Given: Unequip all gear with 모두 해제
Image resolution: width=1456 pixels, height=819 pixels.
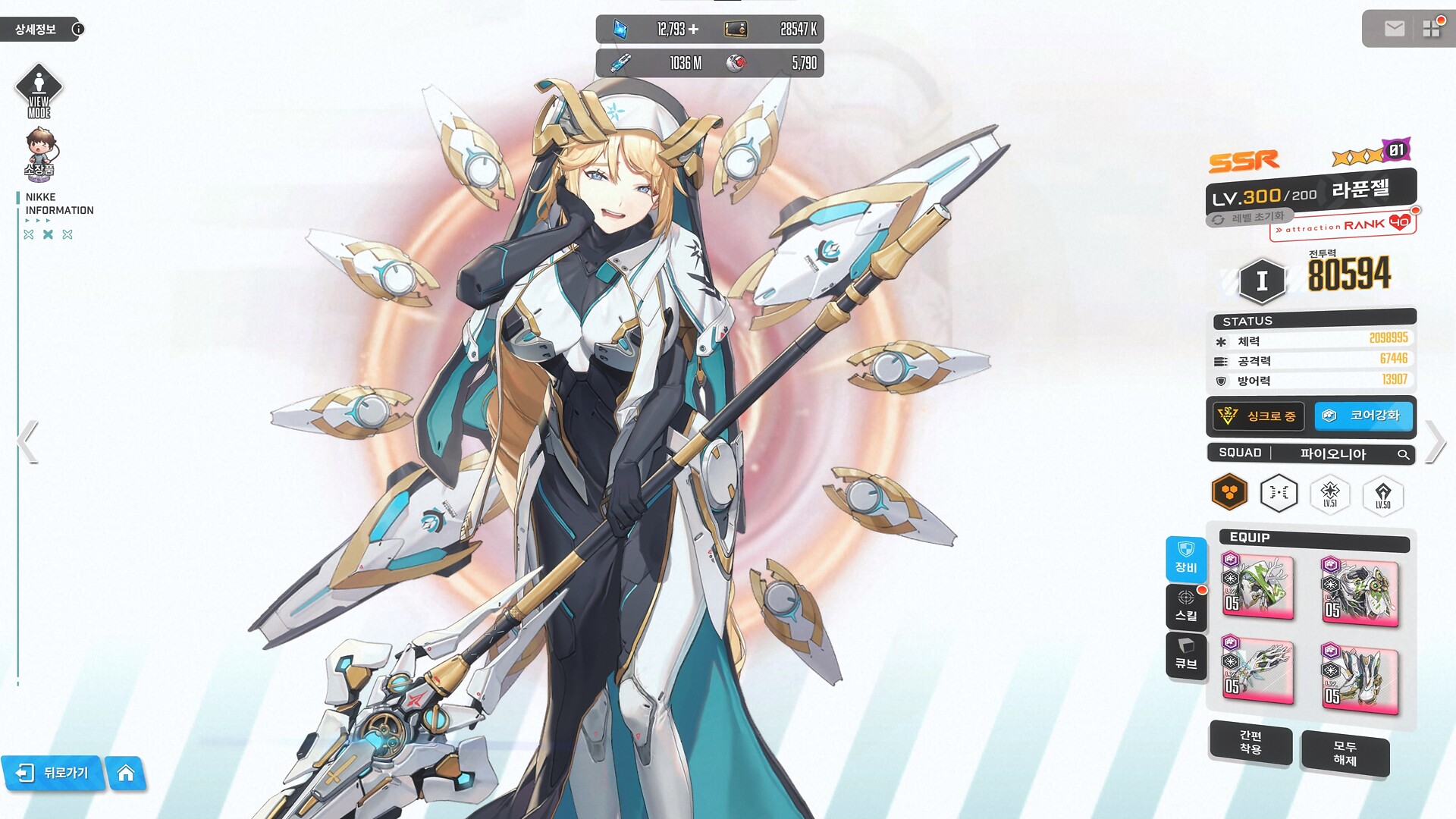Looking at the screenshot, I should pos(1345,753).
